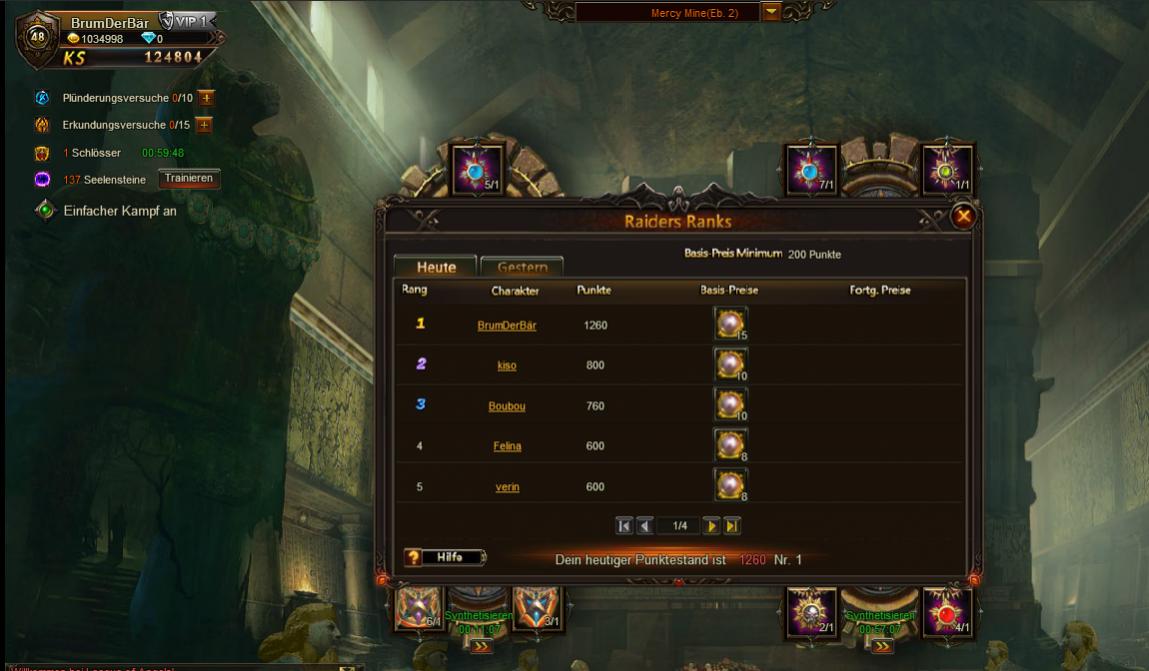This screenshot has width=1149, height=671.
Task: Inspect the rank 1 basic prize icon
Action: pyautogui.click(x=730, y=324)
